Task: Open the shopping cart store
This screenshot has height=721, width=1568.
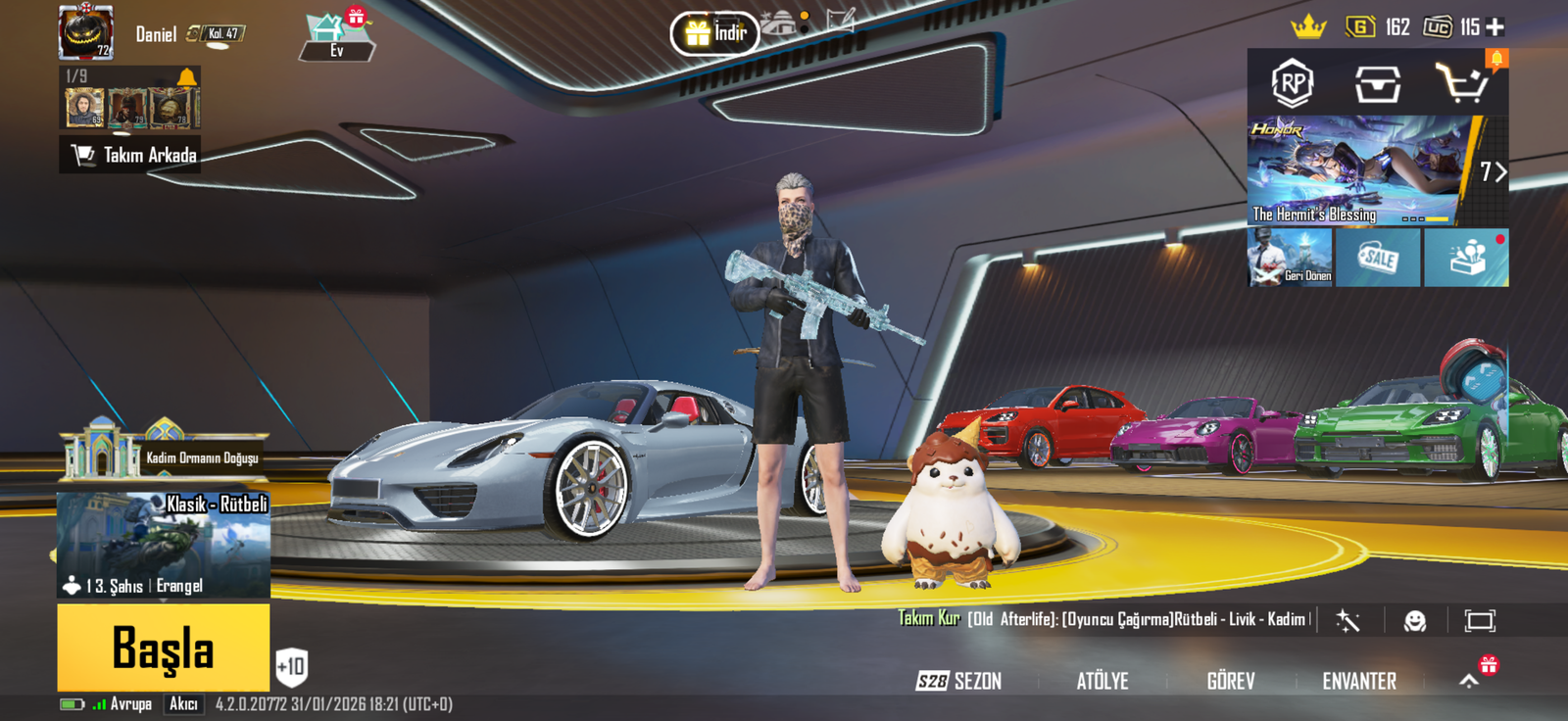Action: 1461,84
